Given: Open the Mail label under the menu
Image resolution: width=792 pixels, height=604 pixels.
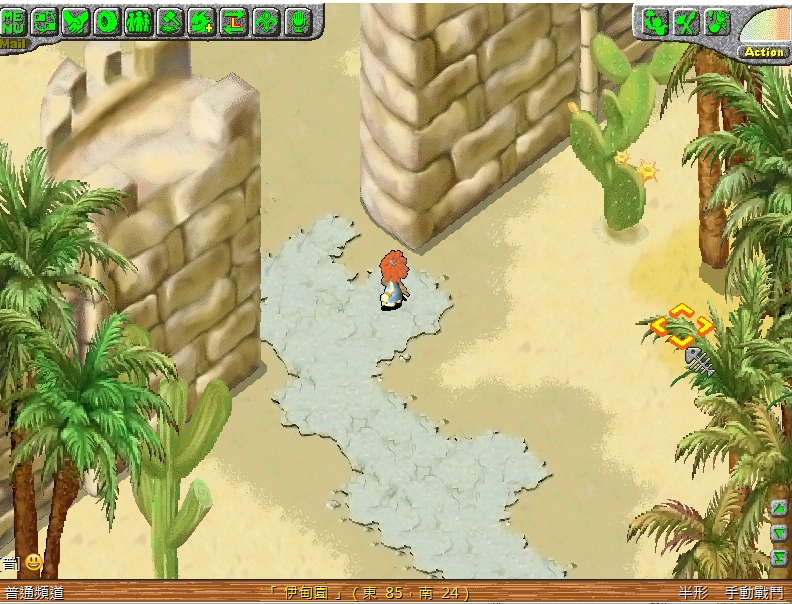Looking at the screenshot, I should click(x=11, y=43).
